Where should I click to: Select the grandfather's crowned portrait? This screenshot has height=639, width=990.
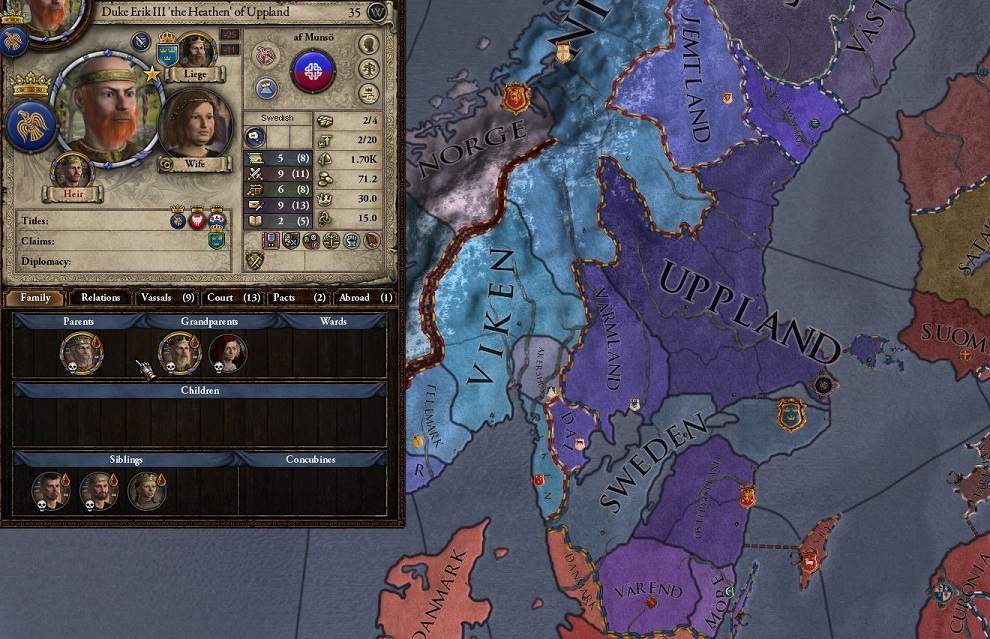(179, 352)
